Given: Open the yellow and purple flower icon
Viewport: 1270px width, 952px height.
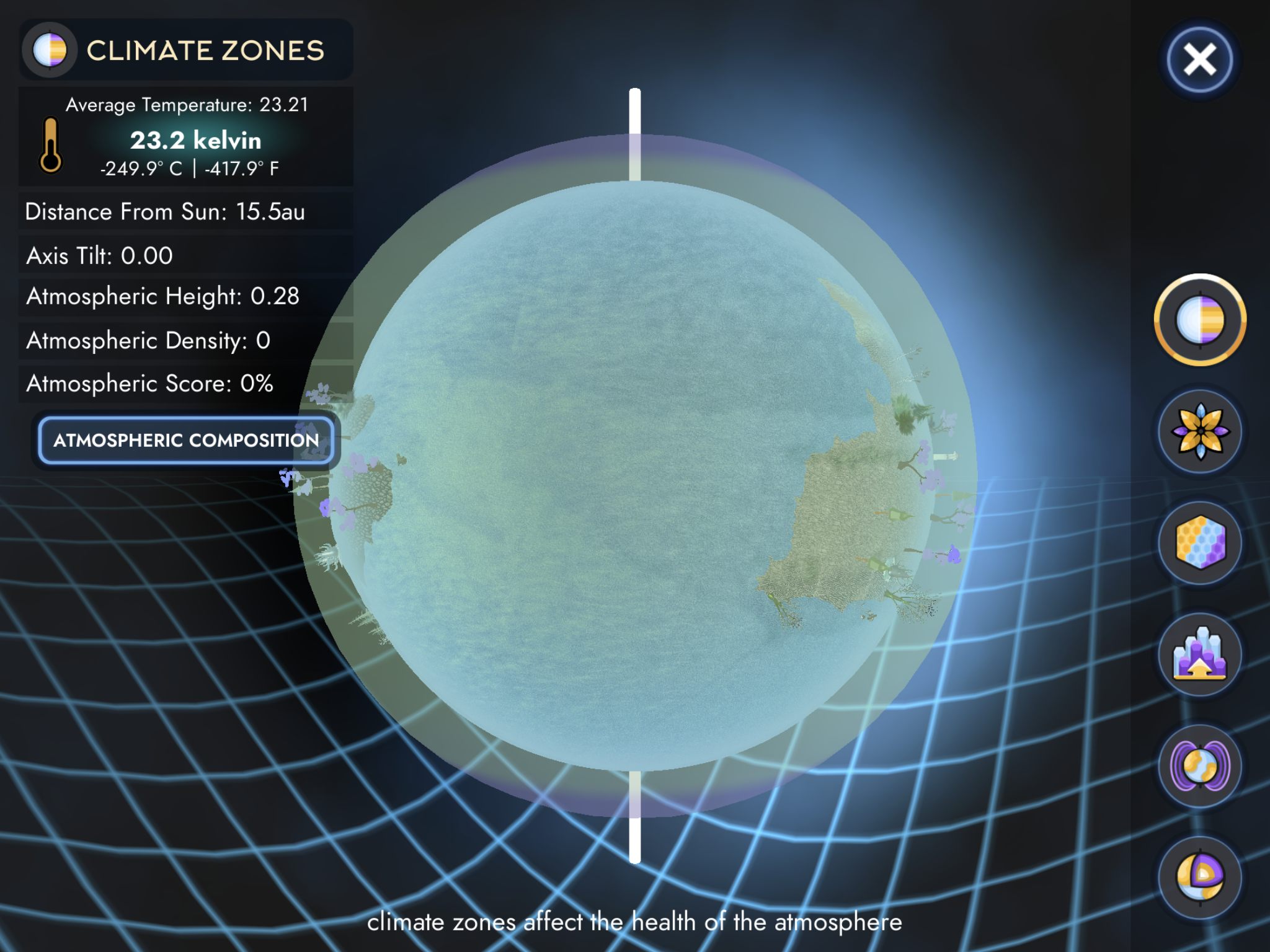Looking at the screenshot, I should (1200, 431).
